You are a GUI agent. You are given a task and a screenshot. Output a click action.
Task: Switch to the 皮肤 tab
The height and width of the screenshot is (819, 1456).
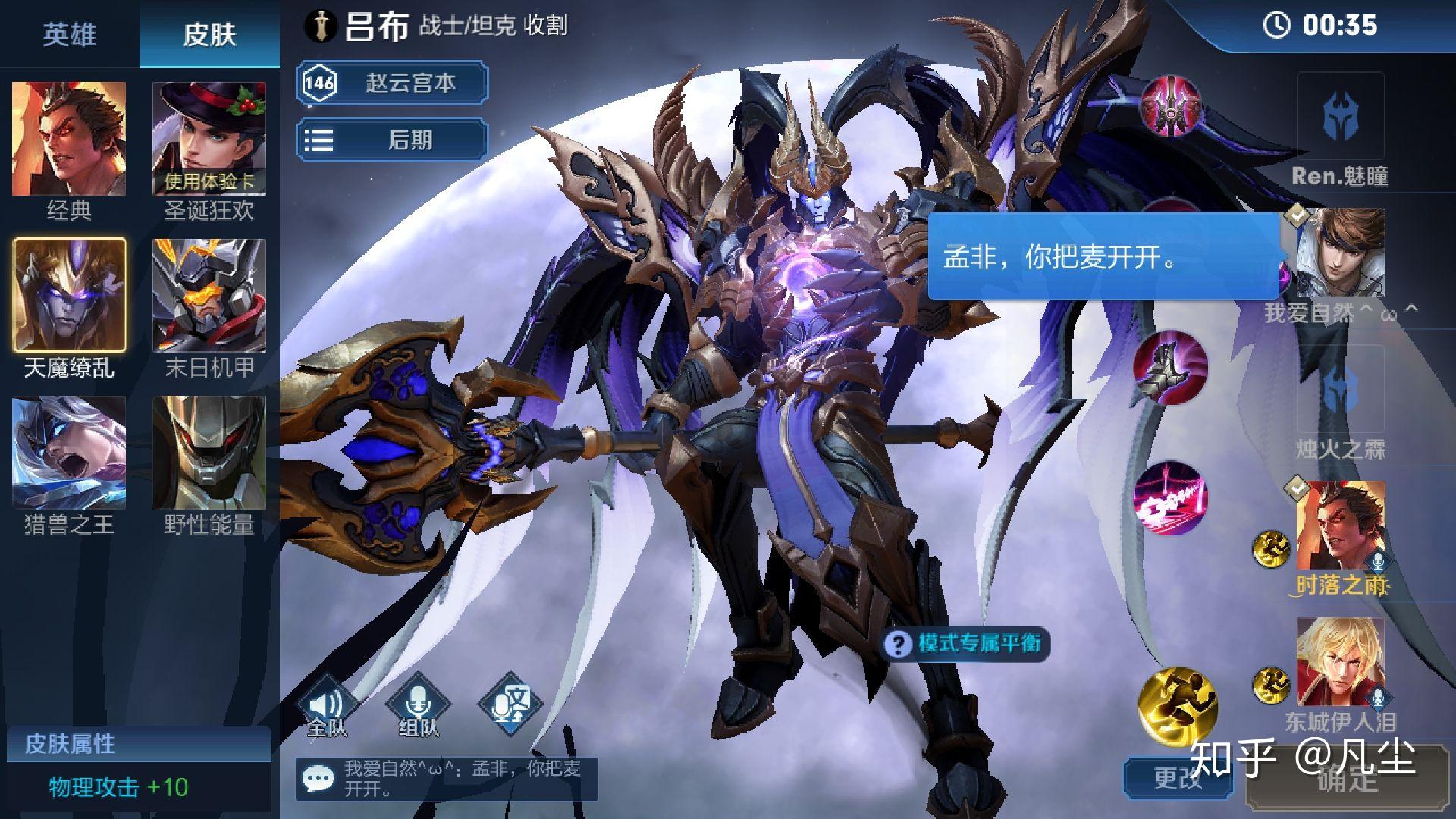209,35
